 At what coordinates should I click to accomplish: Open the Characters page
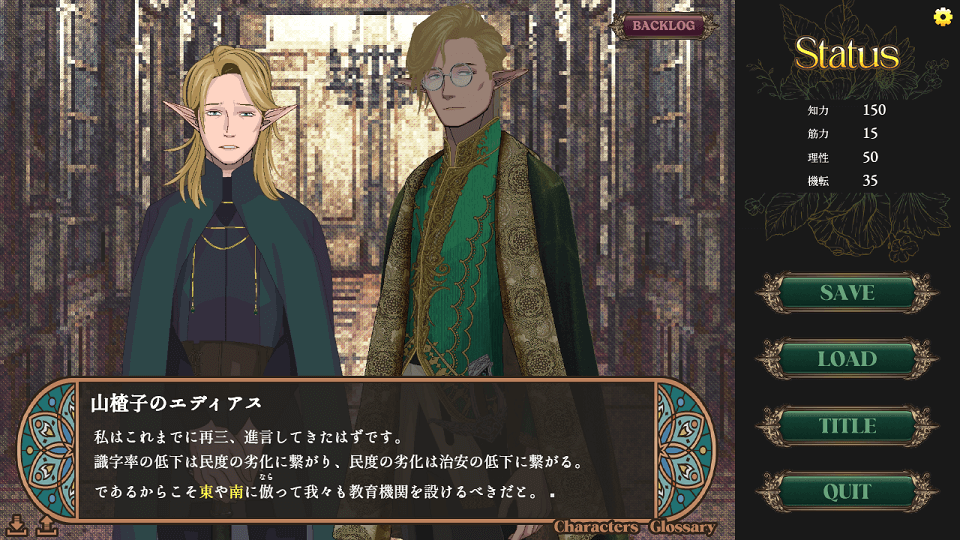597,527
